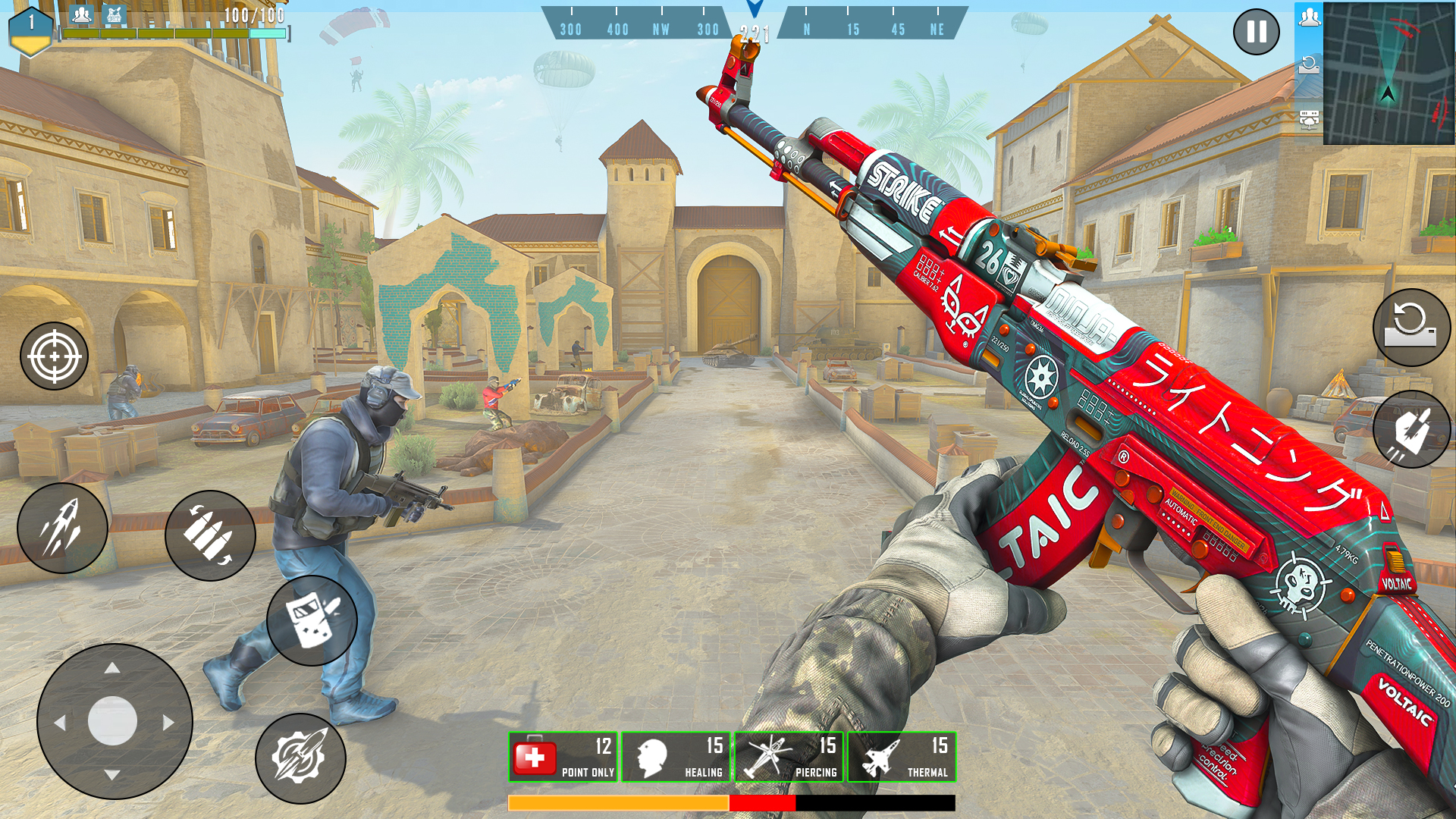This screenshot has height=819, width=1456.
Task: Call the Piercing helicopter strike
Action: [x=789, y=757]
